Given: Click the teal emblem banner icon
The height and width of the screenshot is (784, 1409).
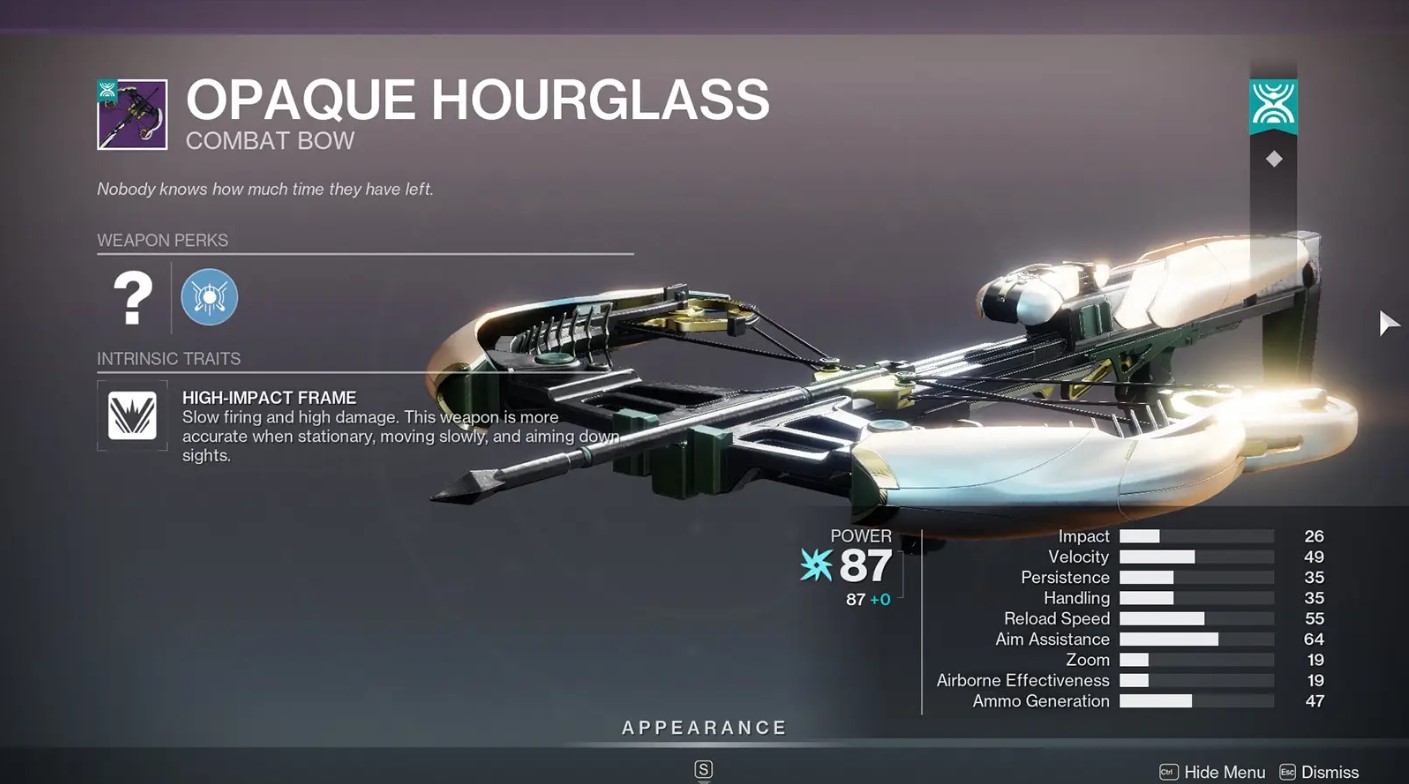Looking at the screenshot, I should click(1273, 104).
